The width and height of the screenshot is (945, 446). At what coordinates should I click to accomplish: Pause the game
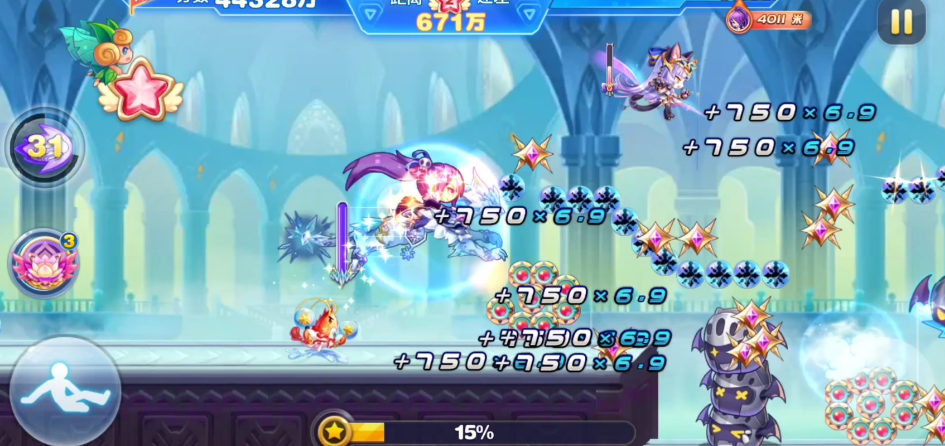[x=901, y=21]
